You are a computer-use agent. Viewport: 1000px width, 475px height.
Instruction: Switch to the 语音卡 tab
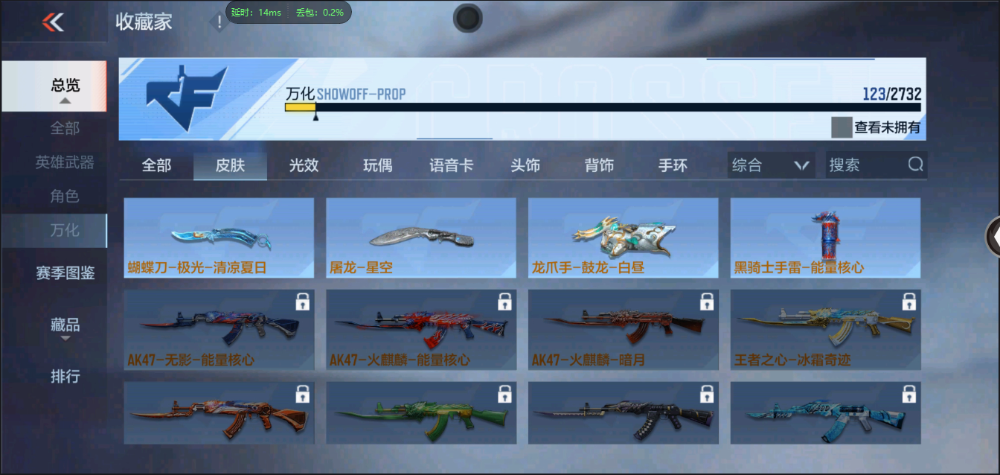[x=451, y=165]
